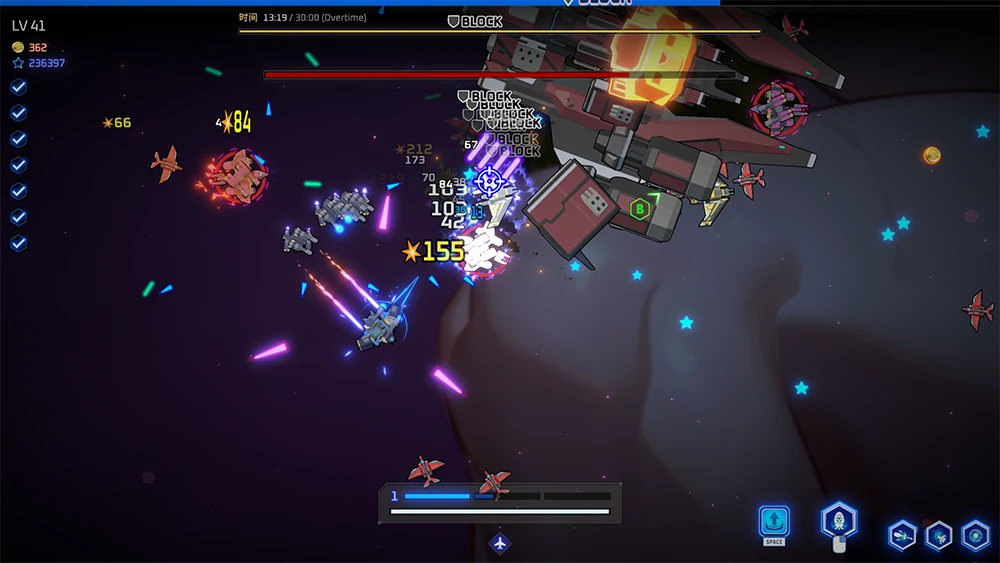Activate the circular shield hexagon ability
This screenshot has width=1000, height=563.
click(975, 535)
